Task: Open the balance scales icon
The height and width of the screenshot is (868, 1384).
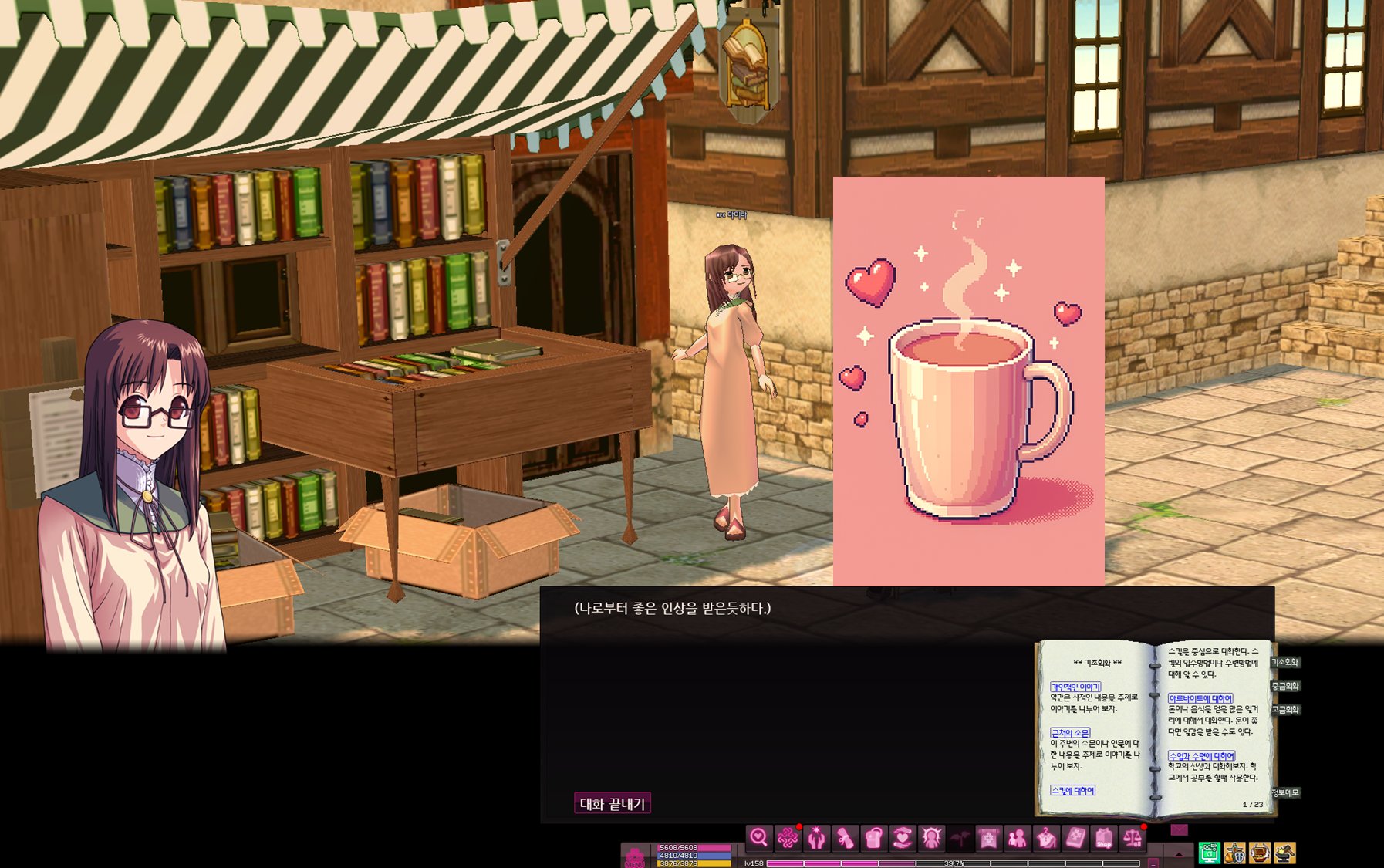Action: coord(1133,838)
